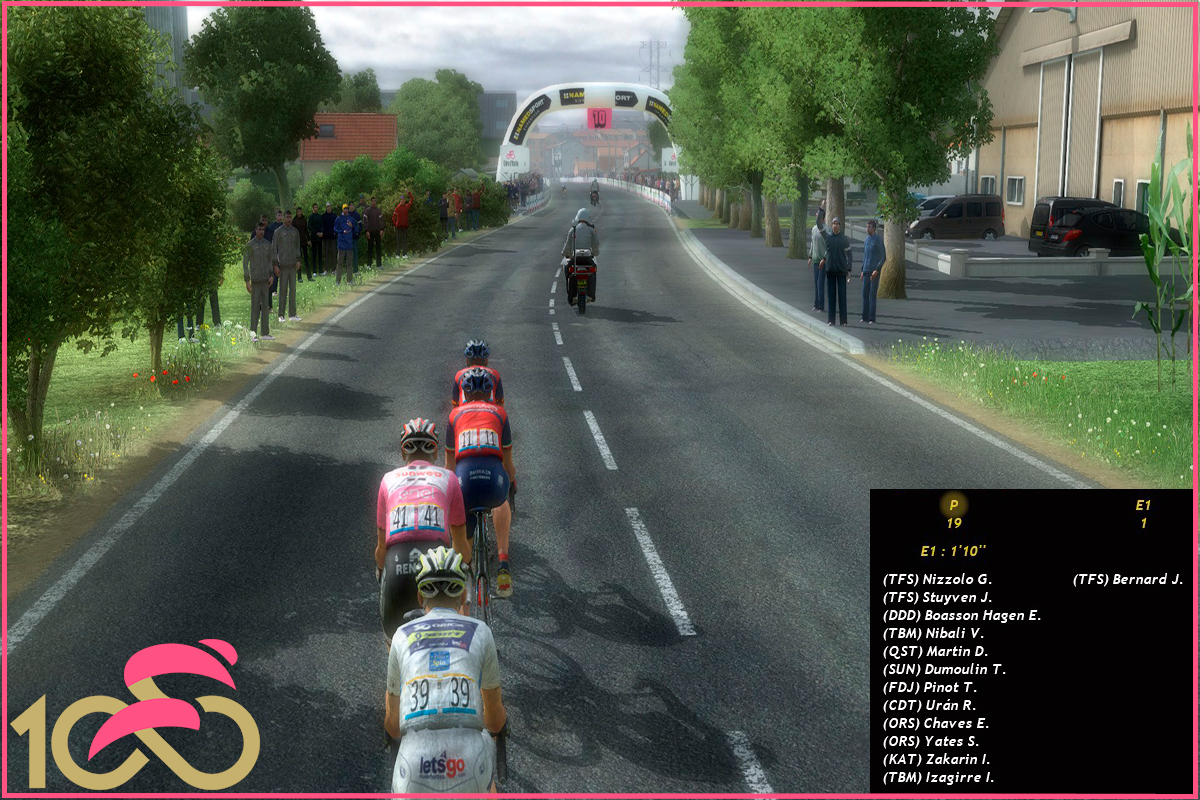This screenshot has width=1200, height=800.
Task: Select Urán R. from the list
Action: 929,705
